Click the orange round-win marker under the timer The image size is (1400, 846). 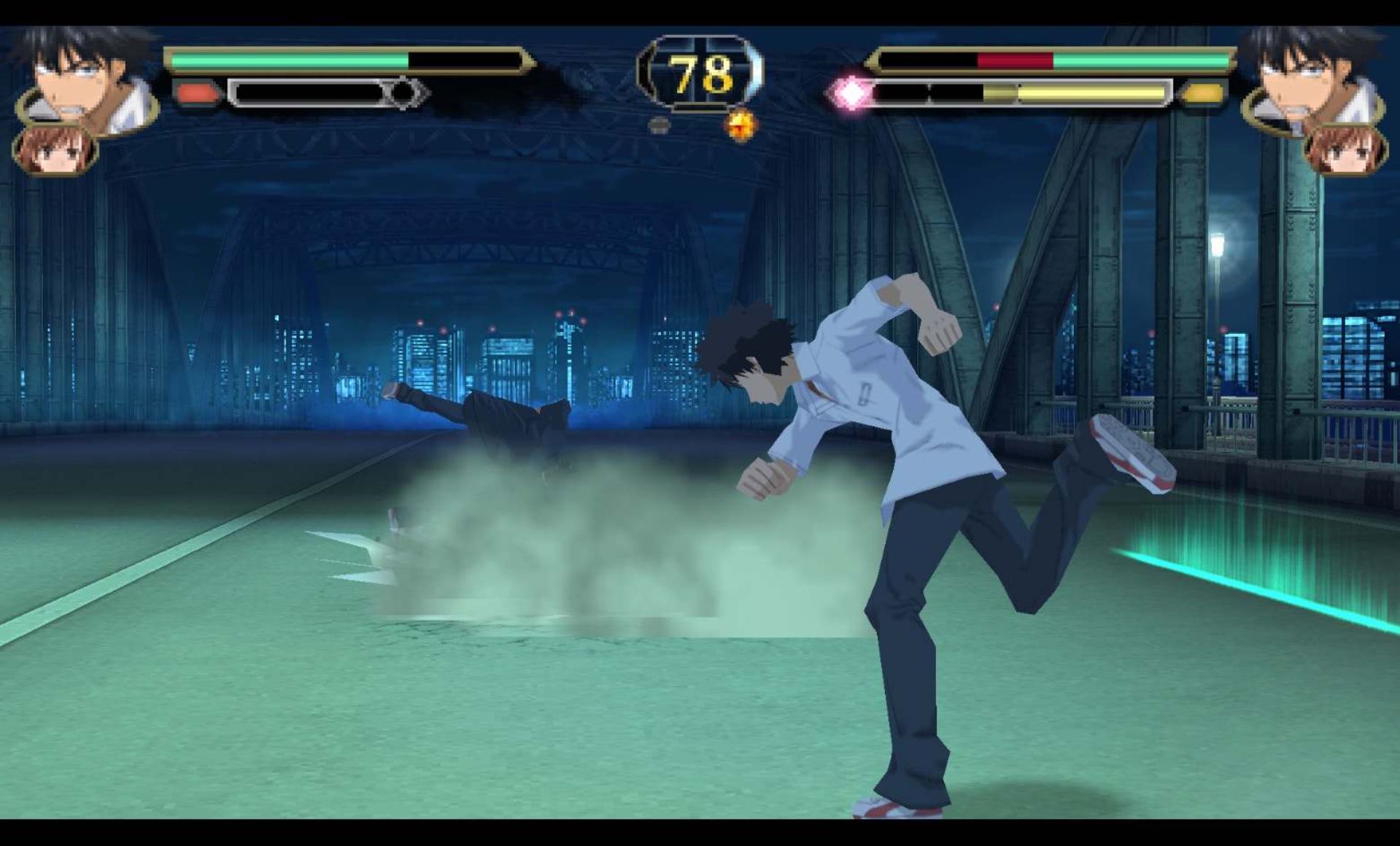pos(741,125)
